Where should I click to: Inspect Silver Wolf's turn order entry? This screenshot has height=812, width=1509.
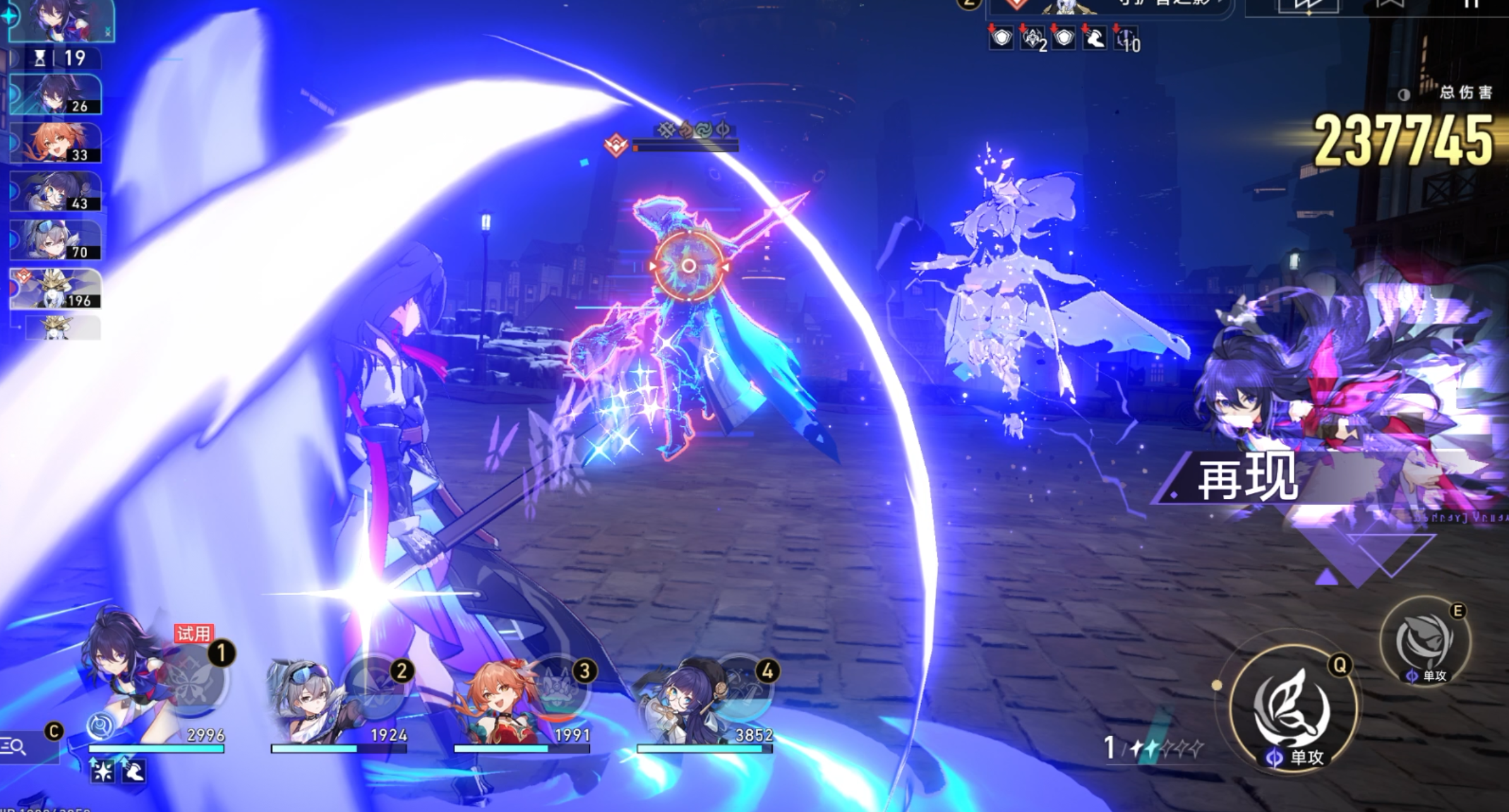point(56,240)
